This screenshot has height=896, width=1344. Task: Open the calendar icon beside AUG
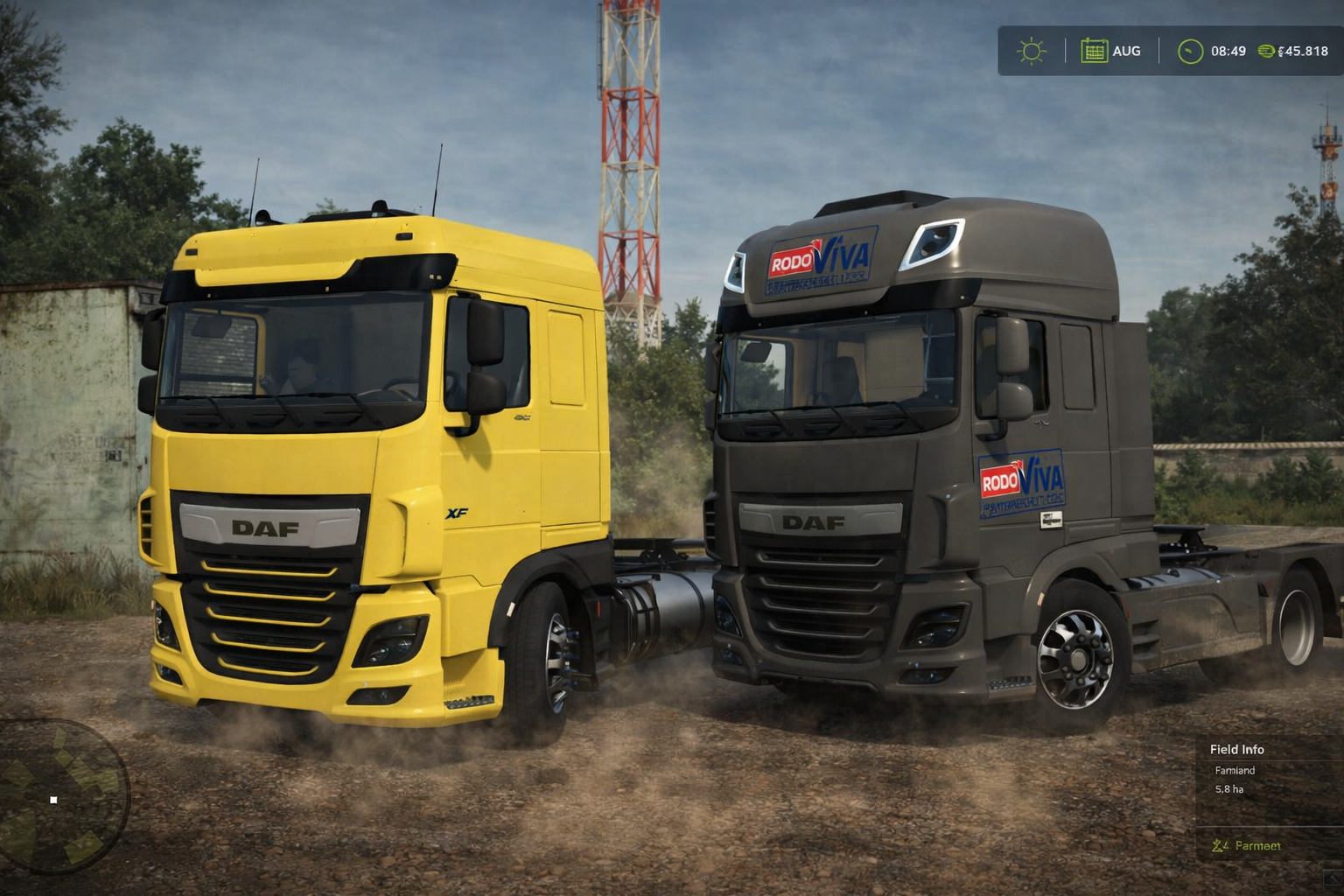point(1094,51)
